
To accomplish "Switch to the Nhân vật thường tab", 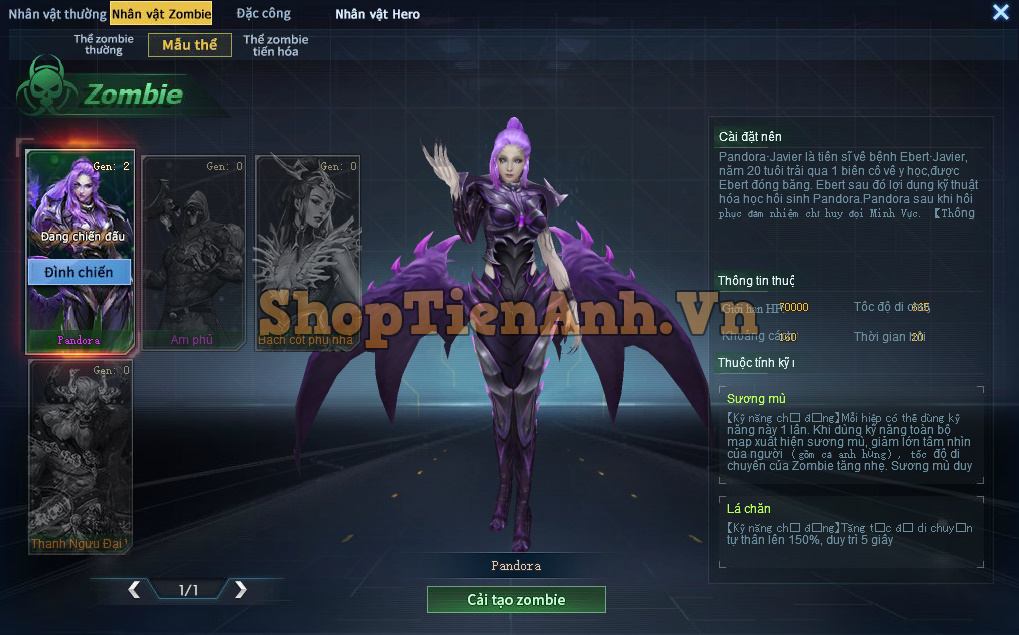I will [57, 14].
